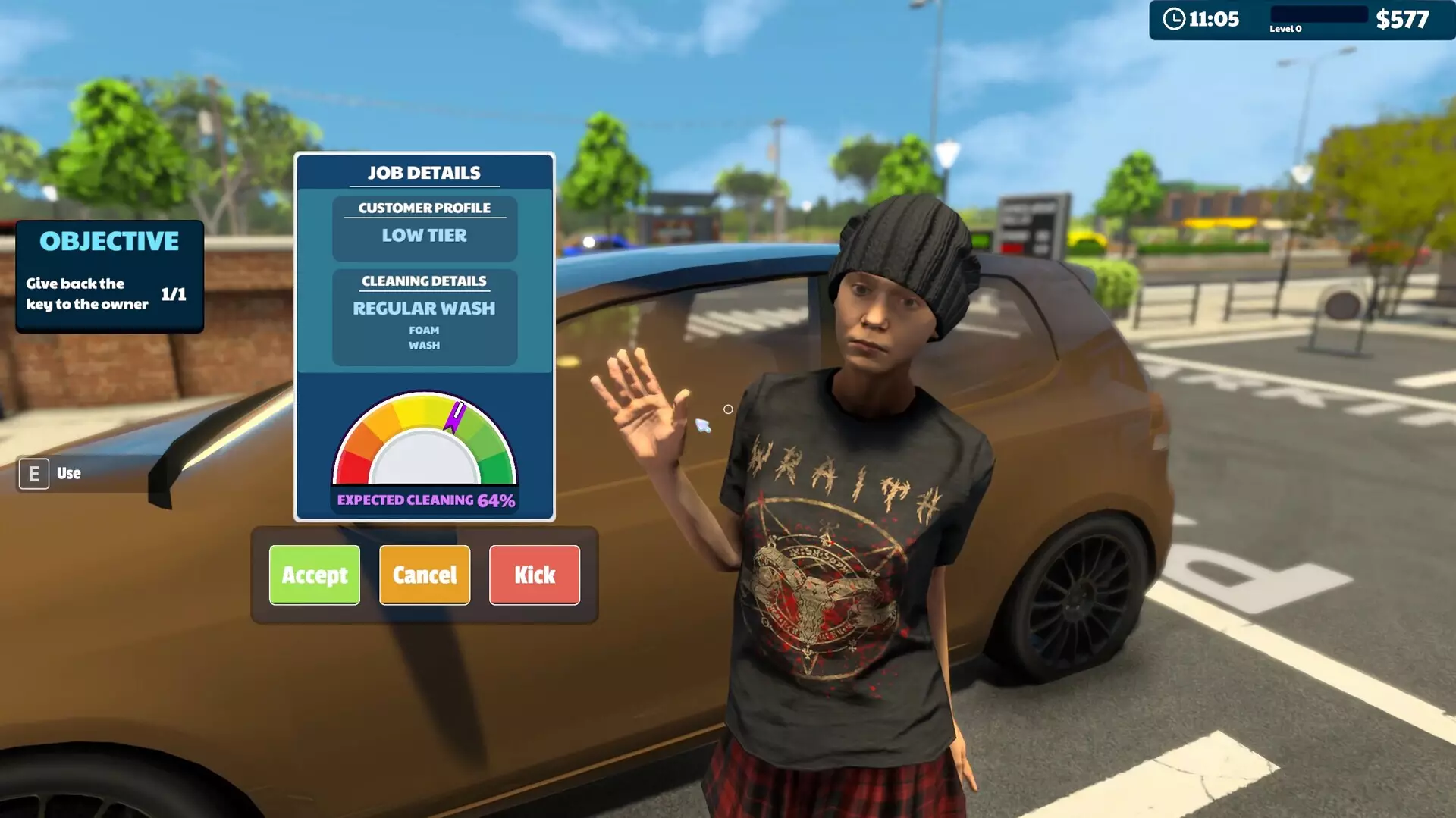Image resolution: width=1456 pixels, height=818 pixels.
Task: Expand the CLEANING DETAILS section
Action: (x=424, y=281)
